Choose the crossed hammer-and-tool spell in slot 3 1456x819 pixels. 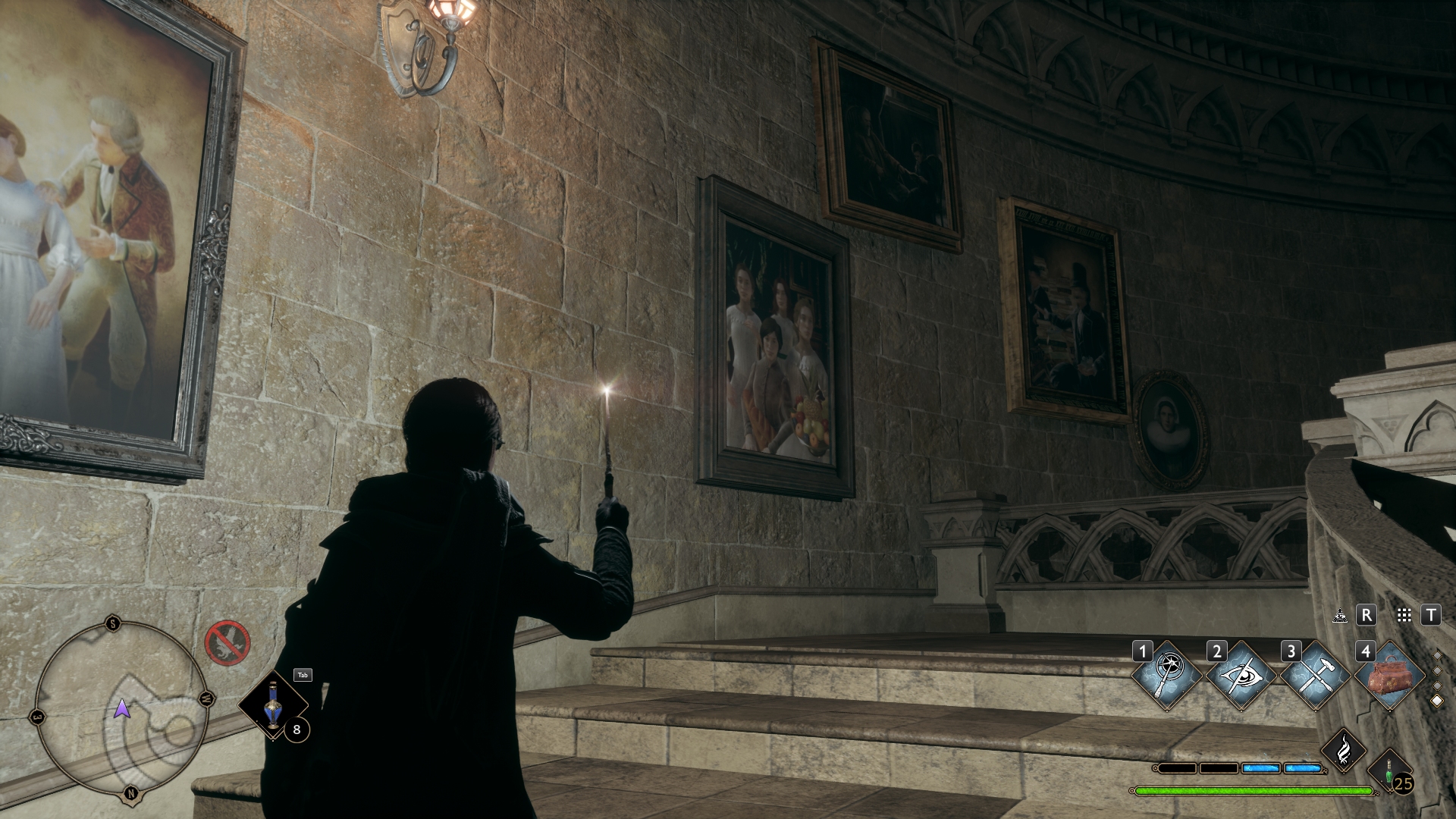(1314, 675)
